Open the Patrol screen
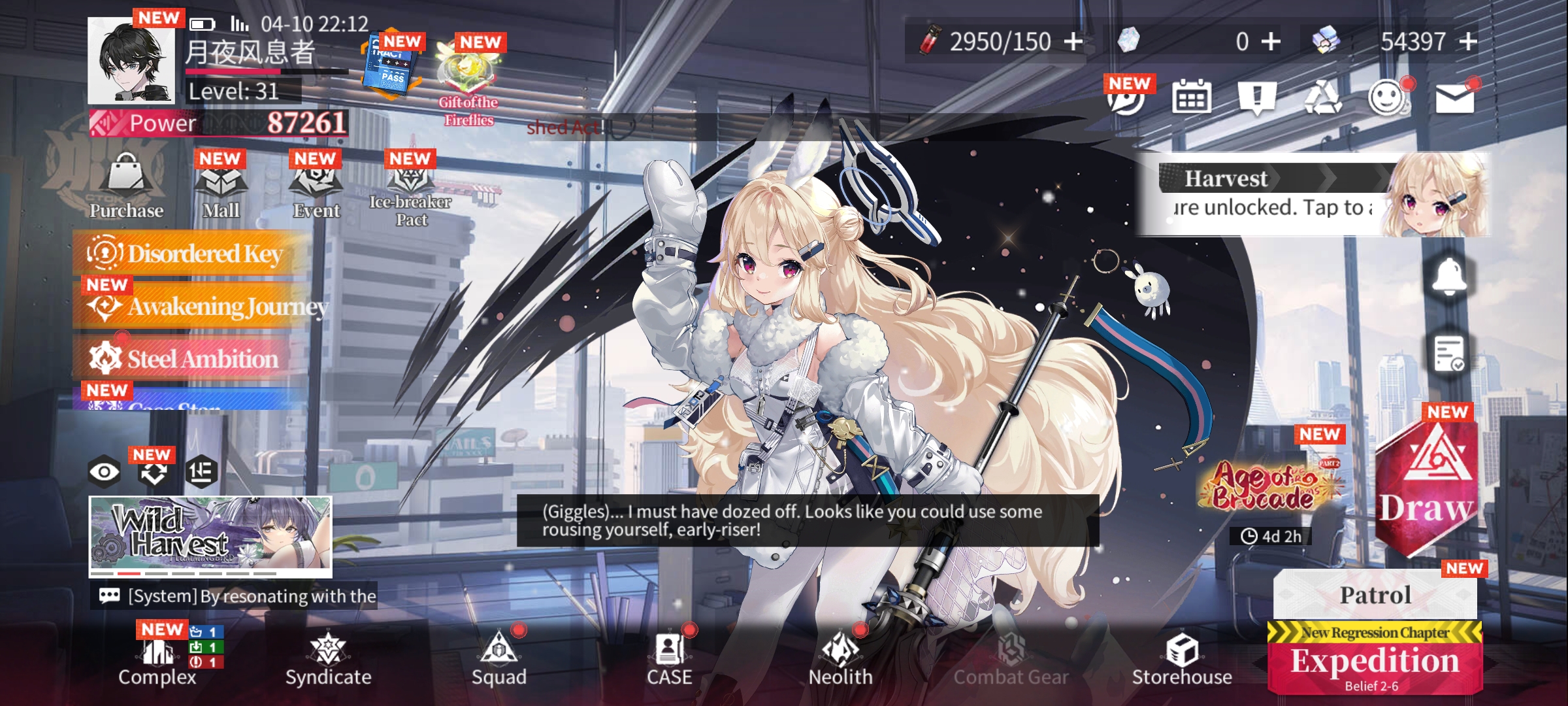 [1375, 595]
